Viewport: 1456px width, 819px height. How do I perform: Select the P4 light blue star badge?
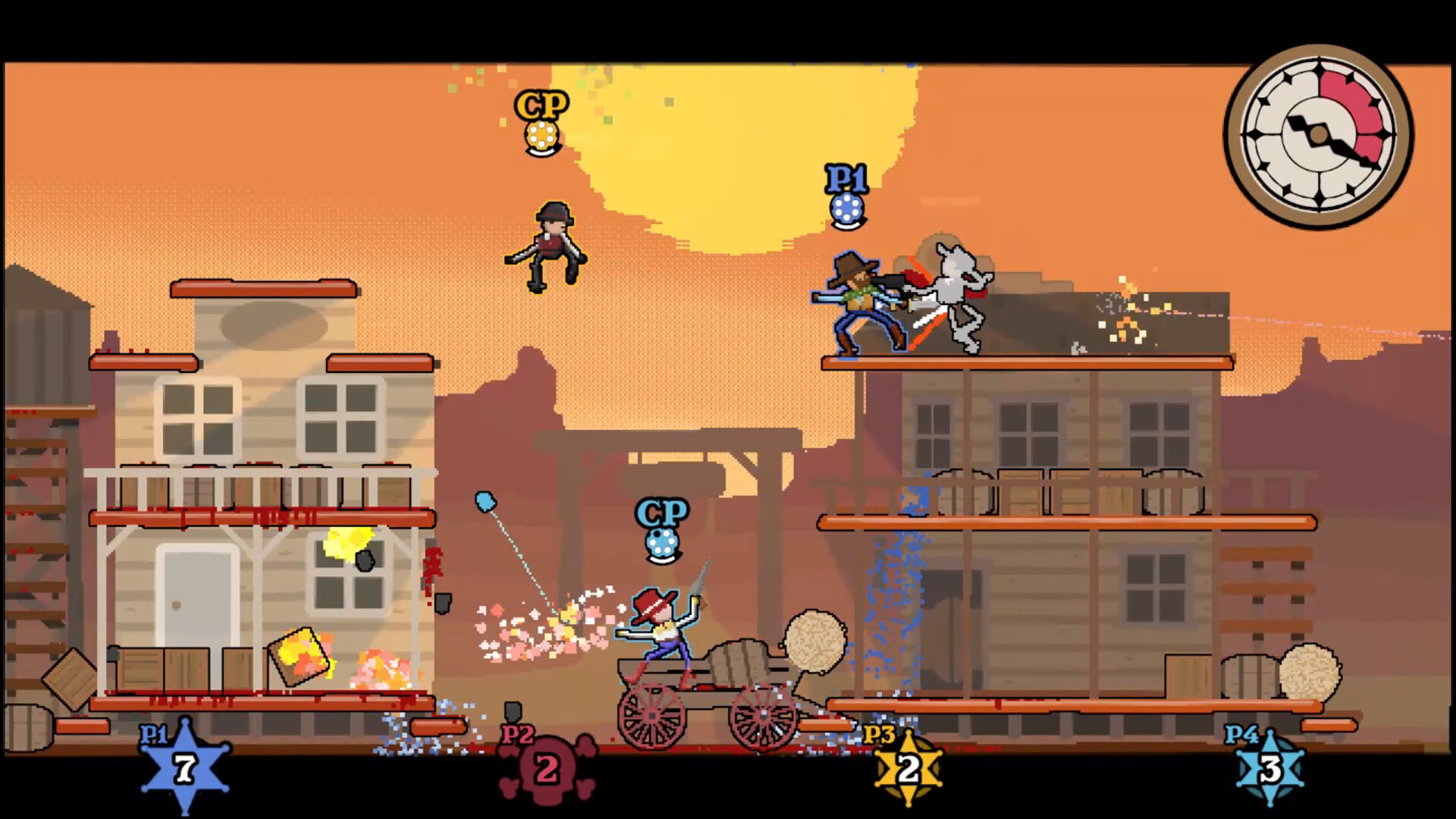[1270, 770]
